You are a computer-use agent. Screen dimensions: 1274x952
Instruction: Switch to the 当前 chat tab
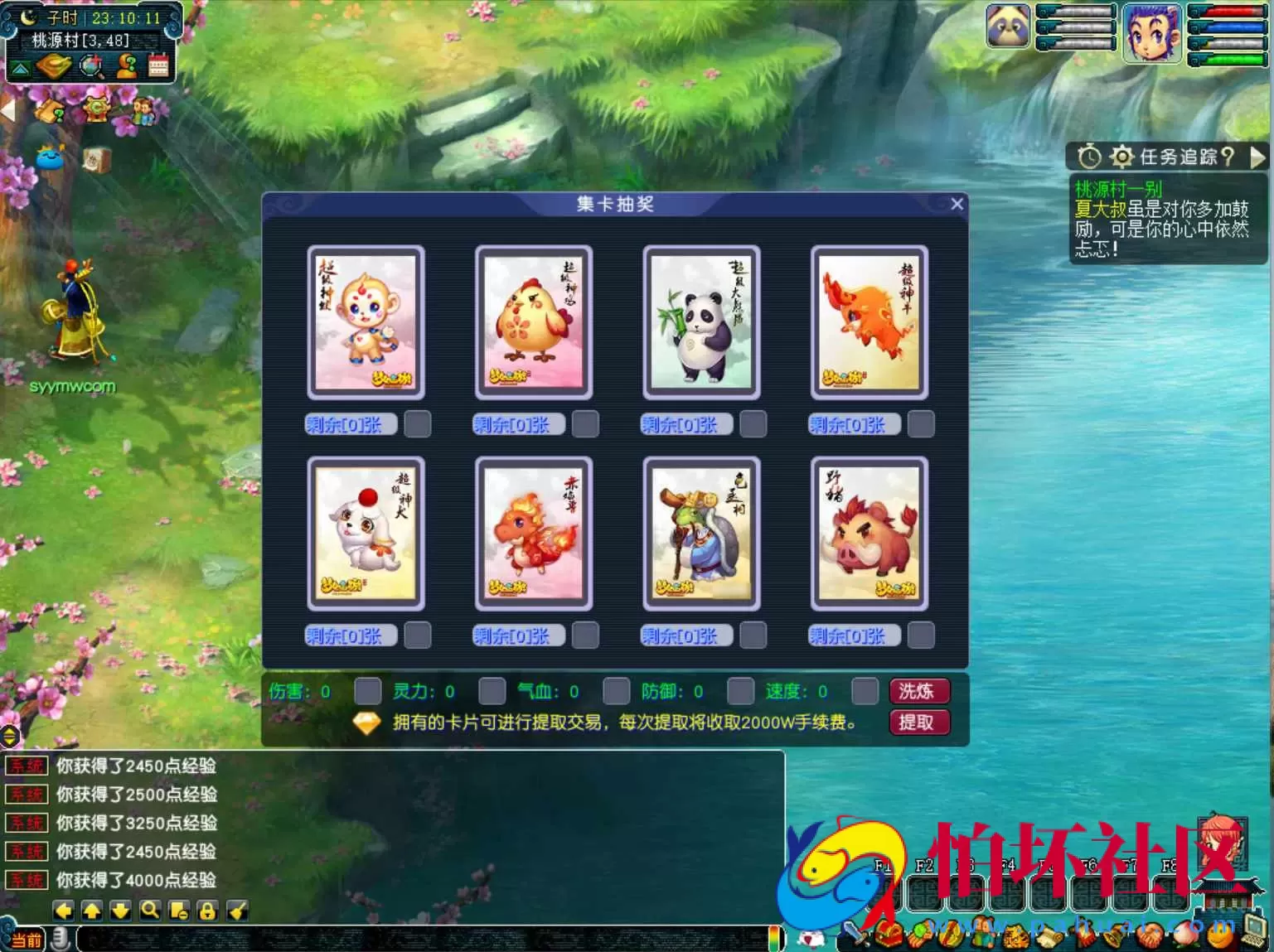(x=25, y=940)
